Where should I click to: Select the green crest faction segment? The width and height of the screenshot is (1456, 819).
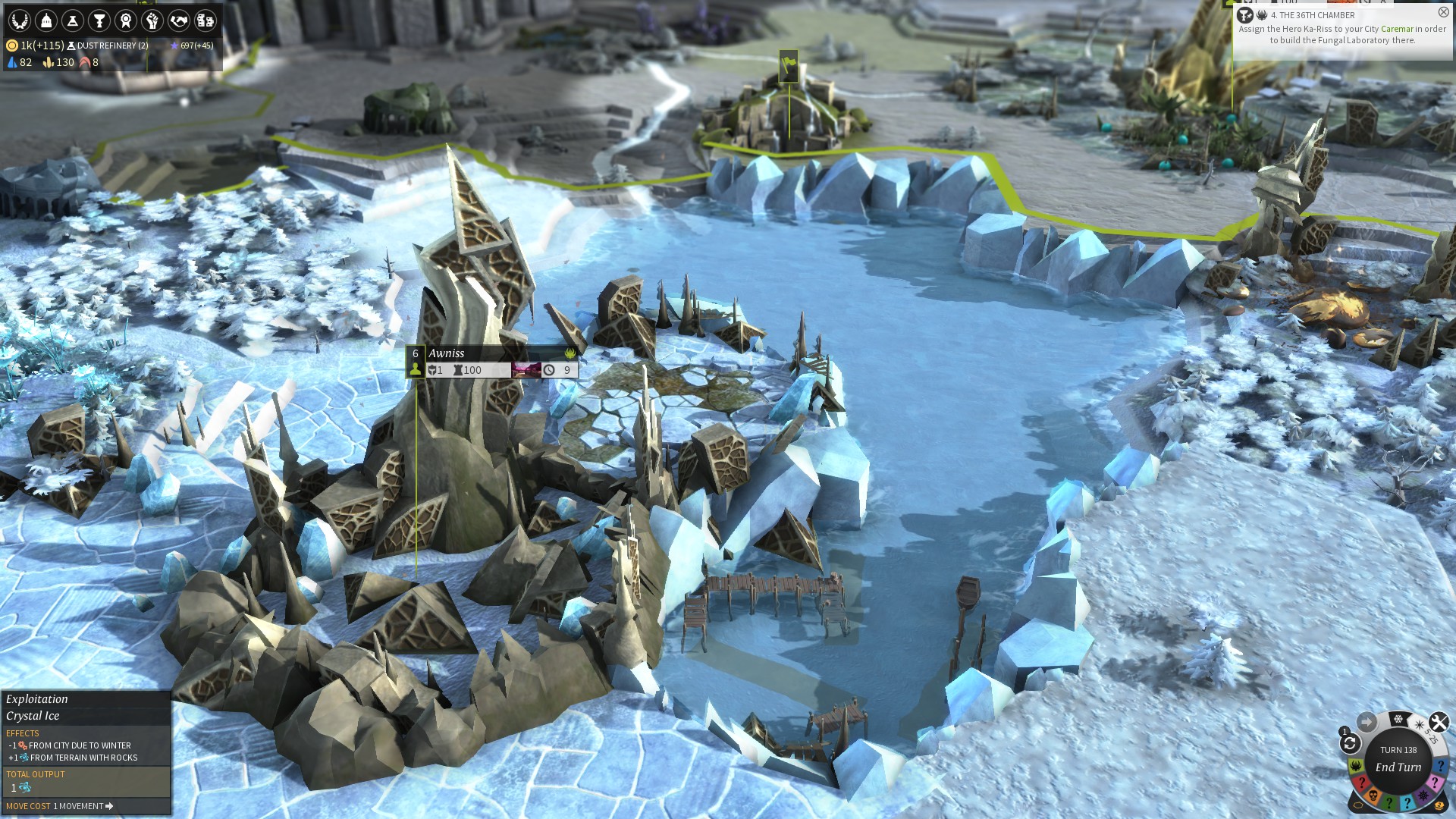(1356, 766)
